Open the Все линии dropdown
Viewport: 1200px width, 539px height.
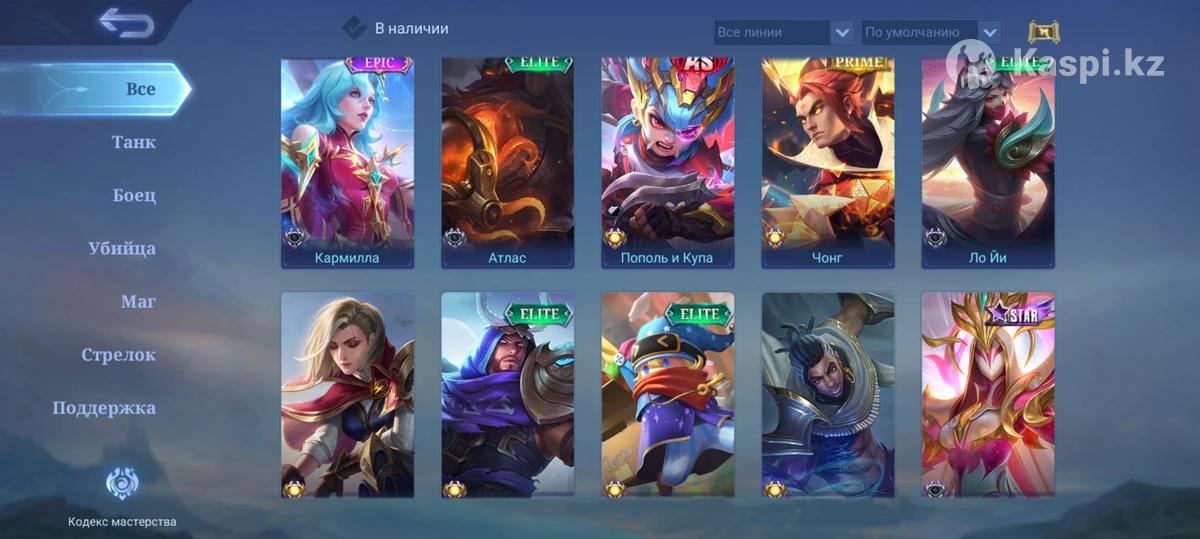(x=784, y=32)
